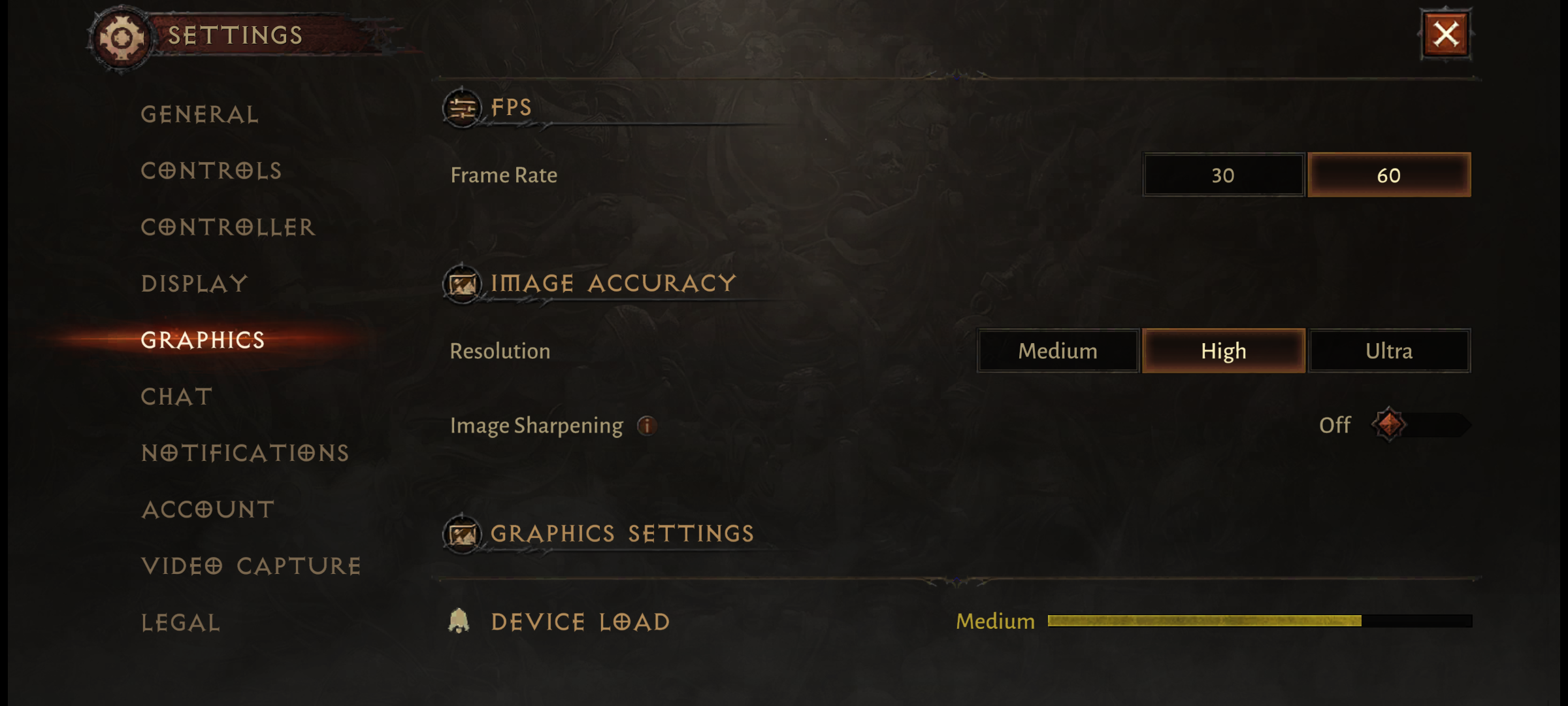Close the Settings menu
Image resolution: width=1568 pixels, height=706 pixels.
[x=1446, y=35]
